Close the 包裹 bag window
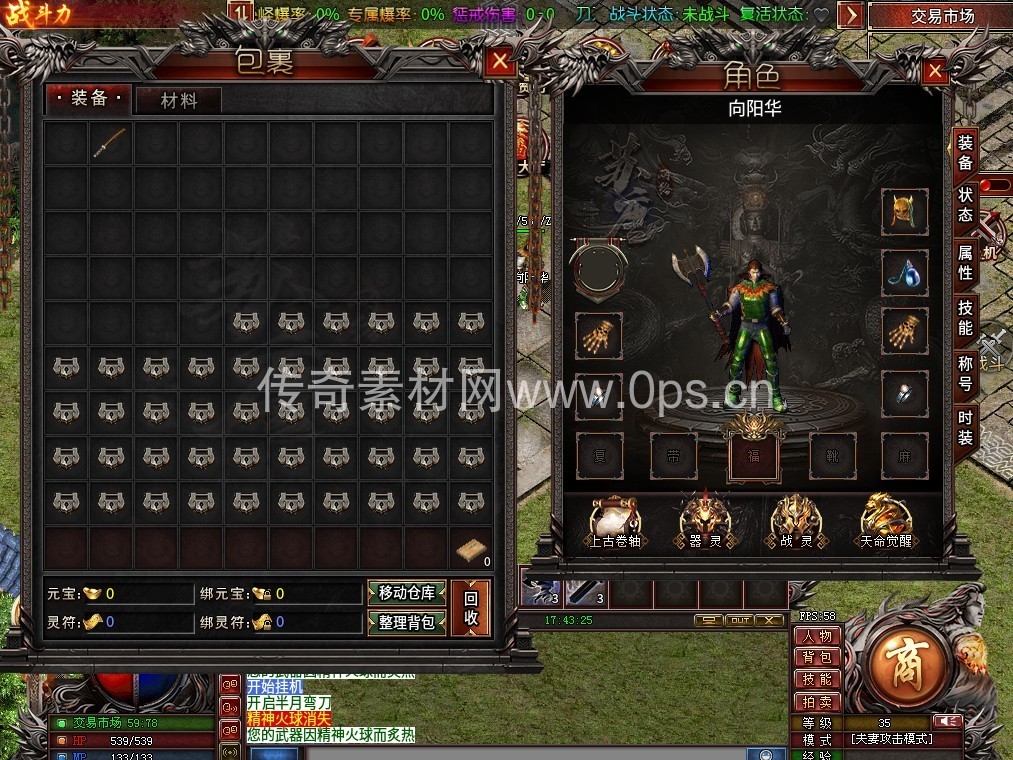The height and width of the screenshot is (760, 1013). click(x=500, y=62)
